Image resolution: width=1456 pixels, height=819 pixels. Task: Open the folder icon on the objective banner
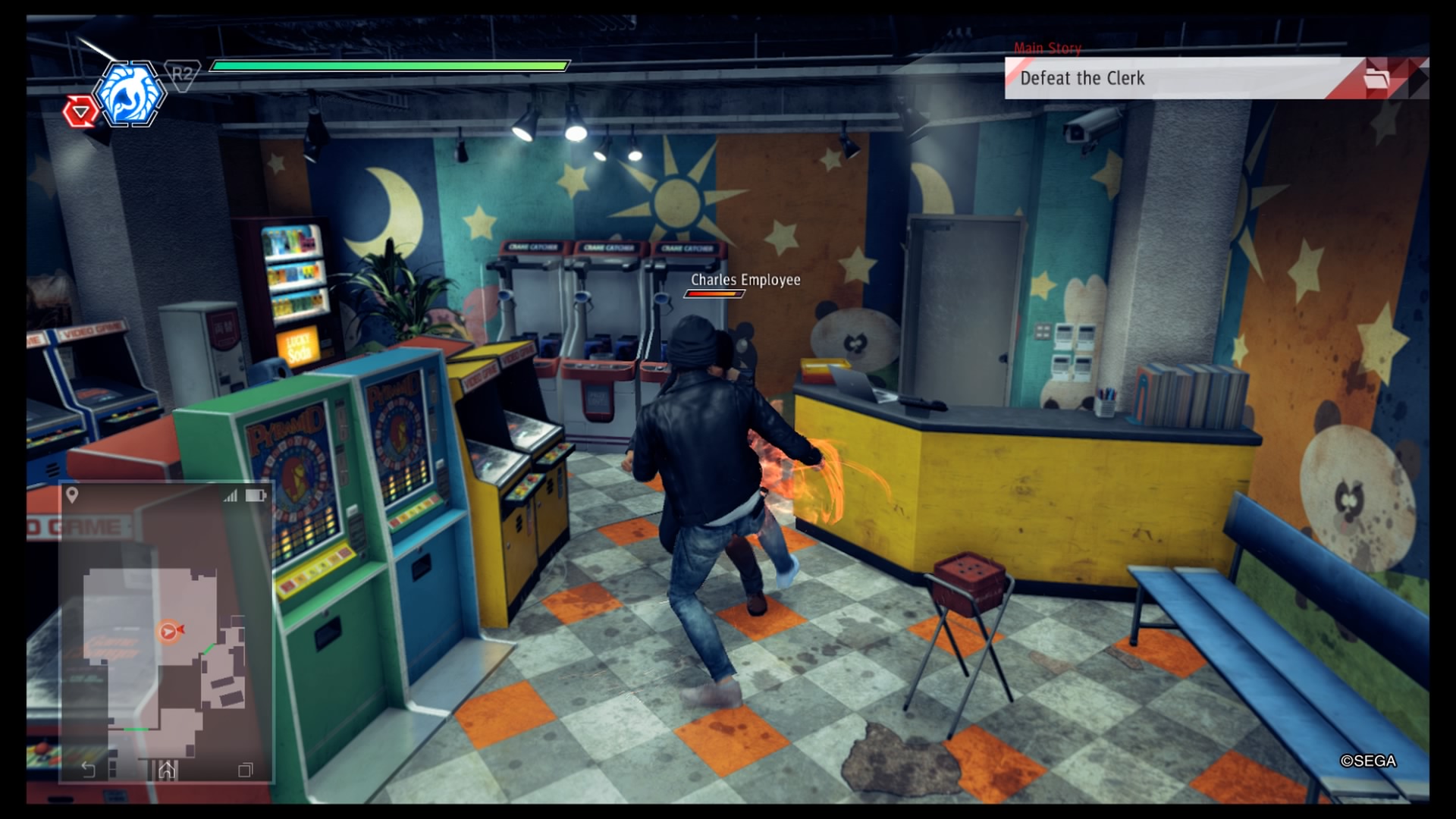click(1376, 78)
